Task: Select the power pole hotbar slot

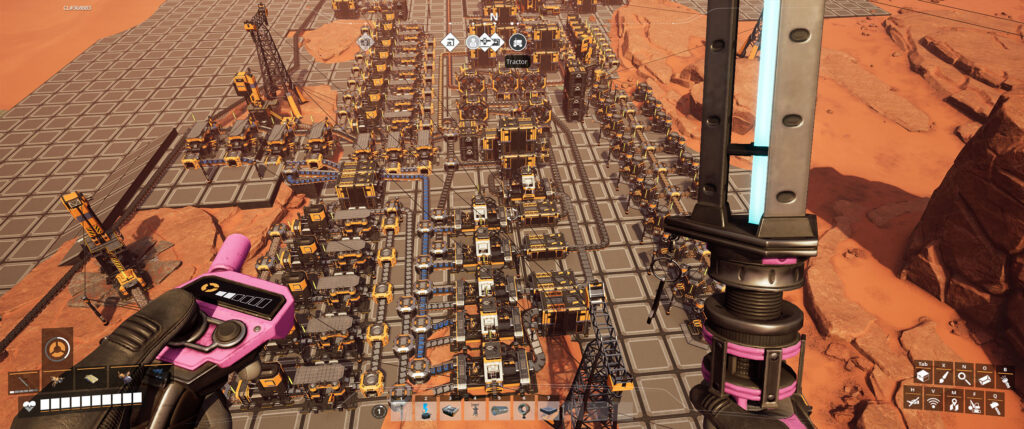Action: (x=402, y=410)
